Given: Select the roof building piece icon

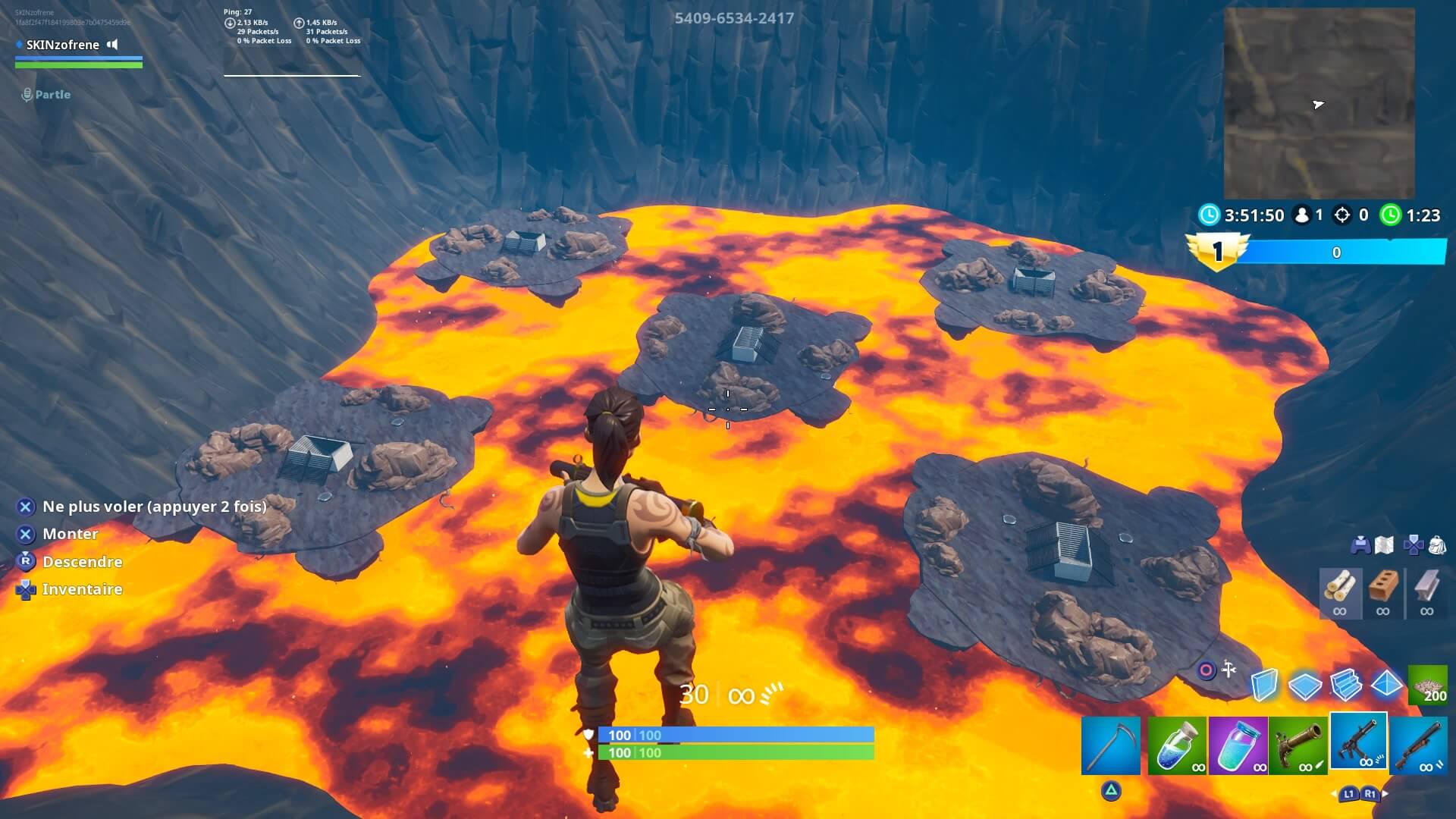Looking at the screenshot, I should tap(1385, 685).
